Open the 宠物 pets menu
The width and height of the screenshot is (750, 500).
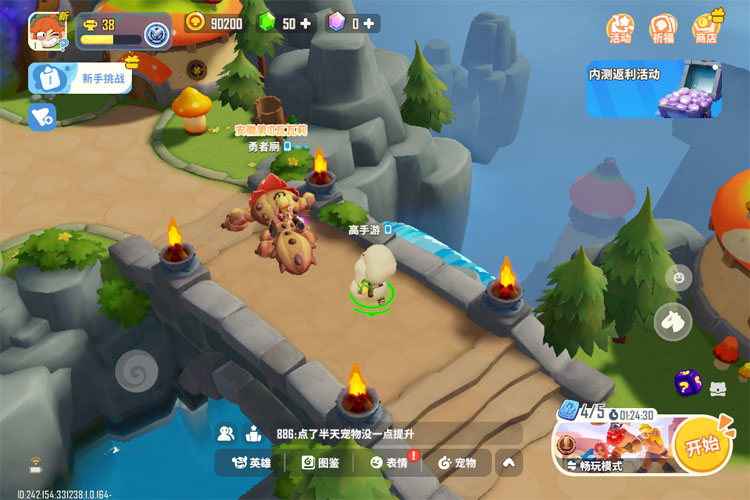click(x=457, y=463)
